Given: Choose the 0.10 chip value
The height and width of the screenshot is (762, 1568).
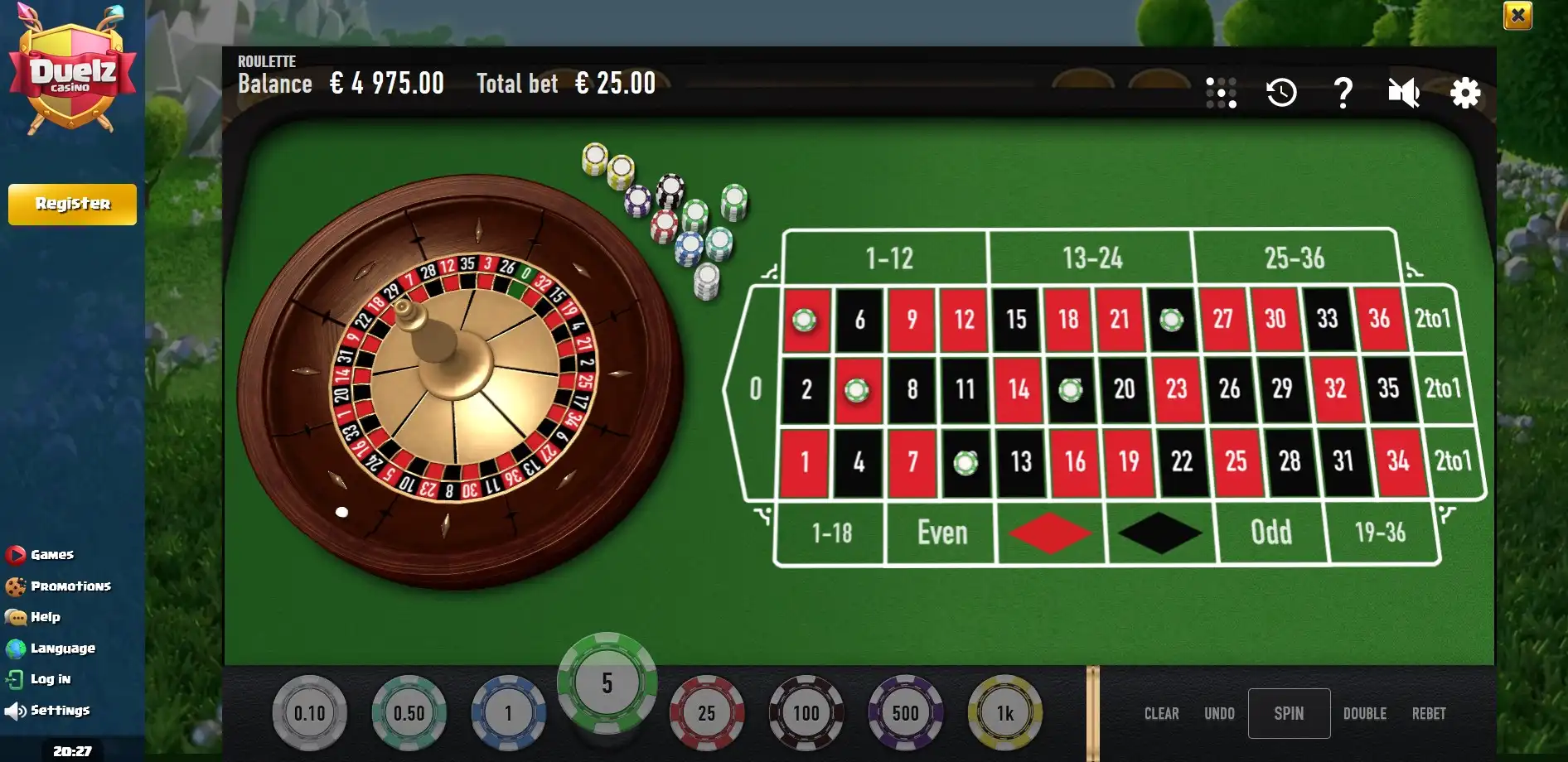Looking at the screenshot, I should 309,712.
